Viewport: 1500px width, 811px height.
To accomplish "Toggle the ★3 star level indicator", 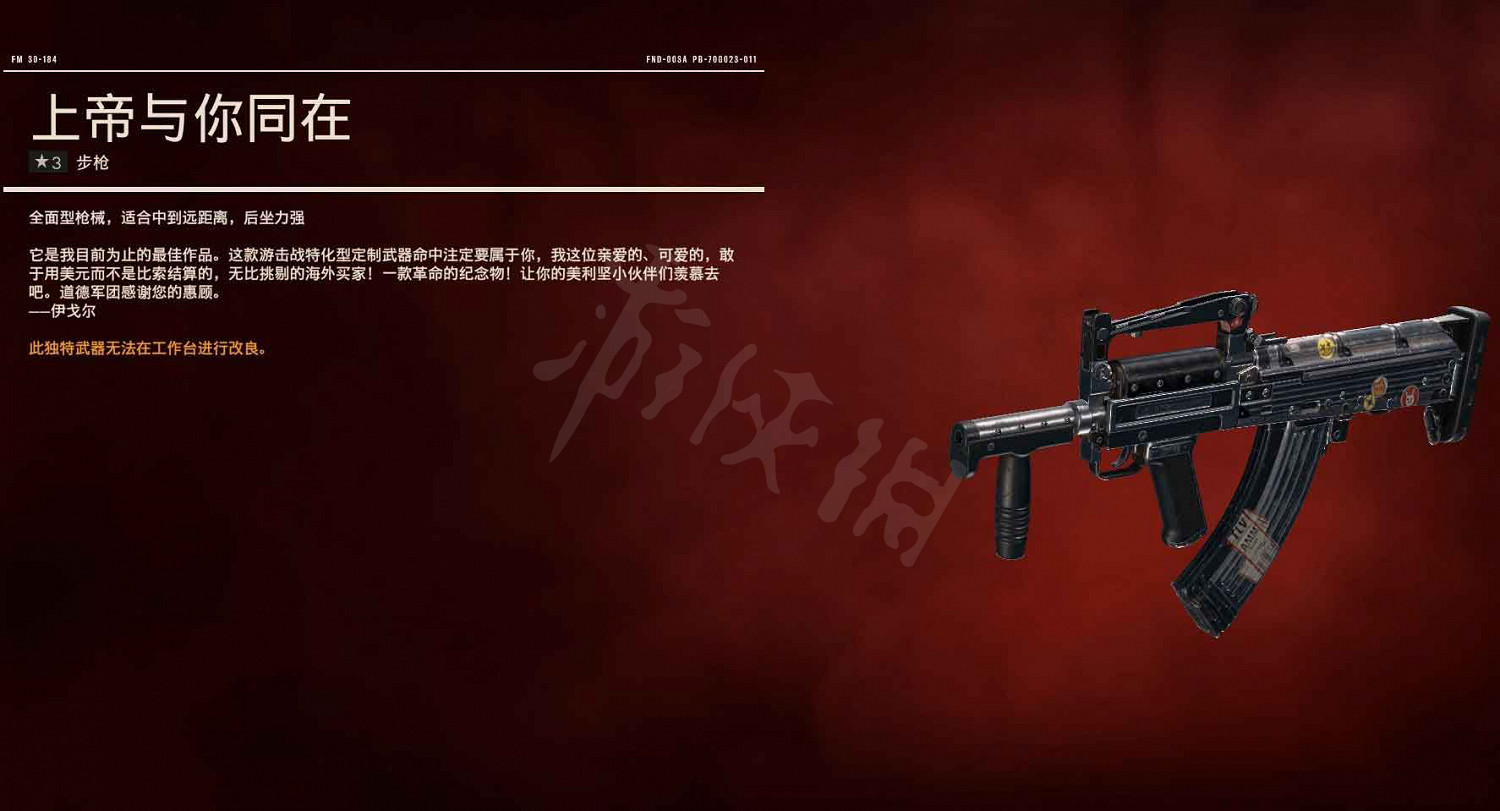I will pyautogui.click(x=48, y=161).
